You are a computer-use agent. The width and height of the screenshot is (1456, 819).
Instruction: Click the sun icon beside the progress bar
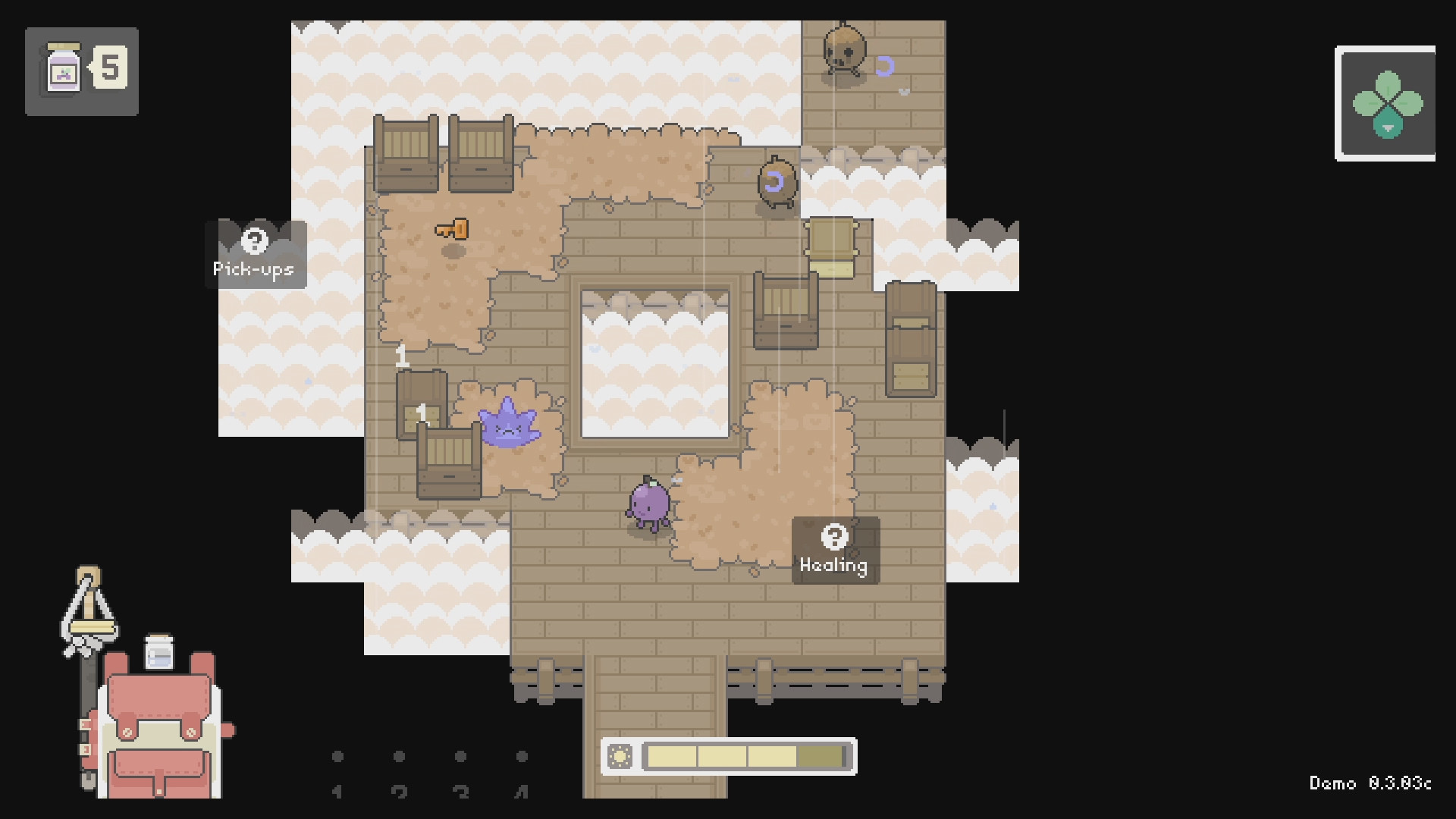click(622, 756)
